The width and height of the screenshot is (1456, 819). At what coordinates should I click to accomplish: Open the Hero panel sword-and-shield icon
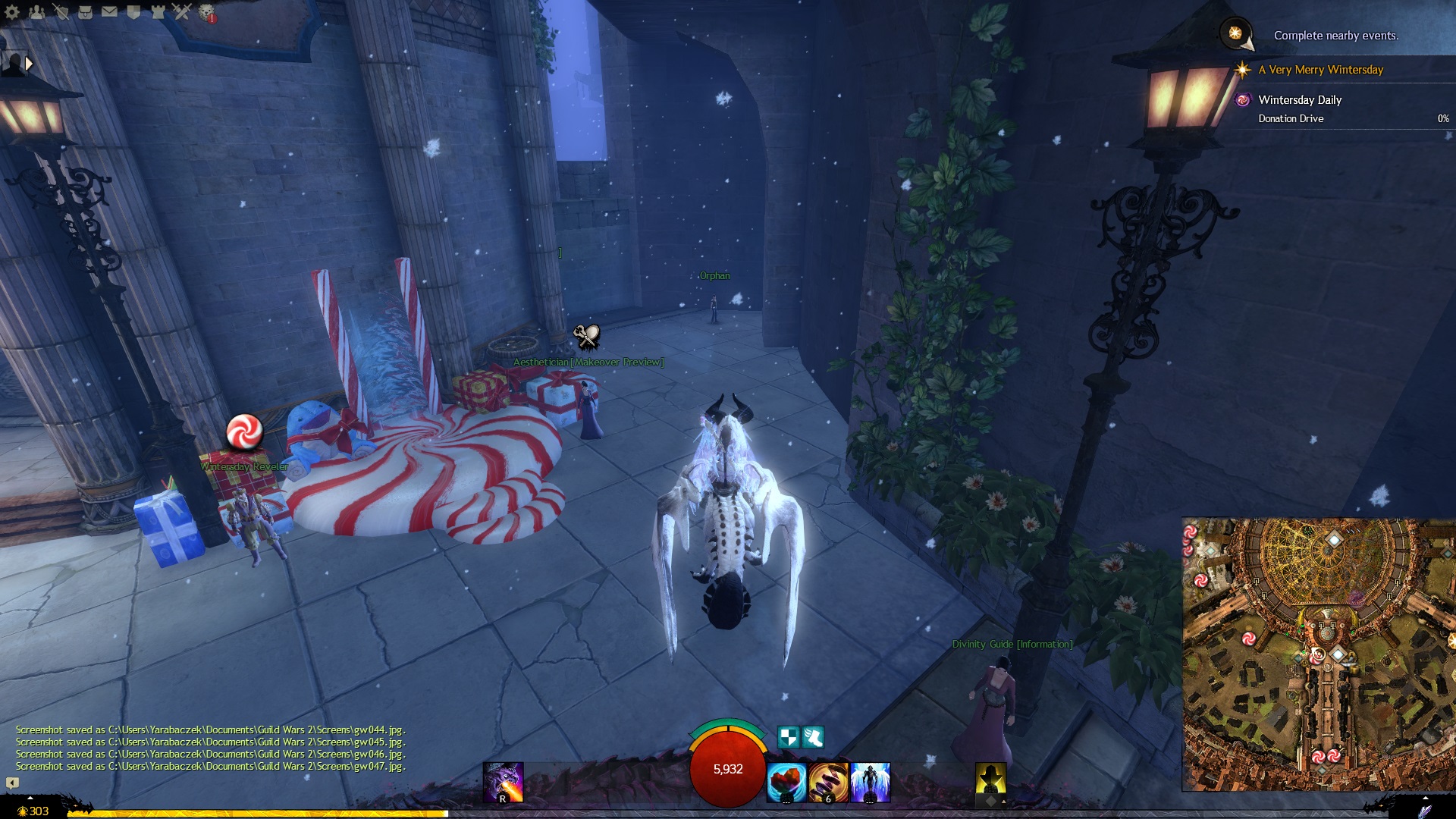click(x=61, y=12)
